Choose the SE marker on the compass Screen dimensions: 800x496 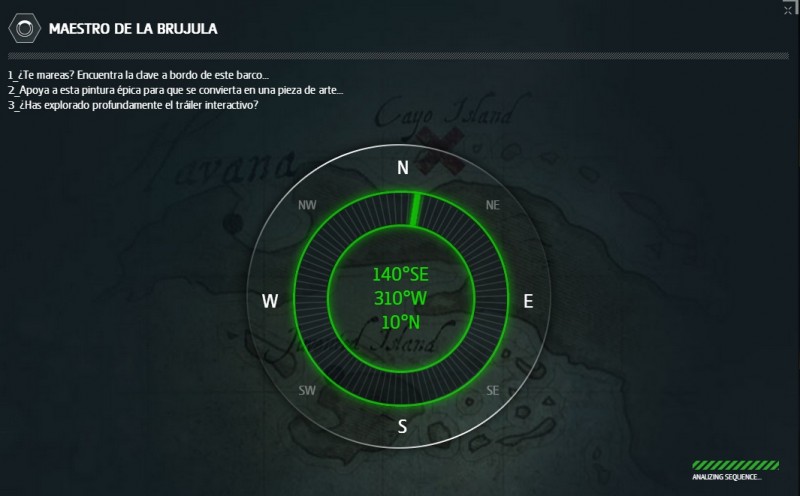[x=492, y=390]
